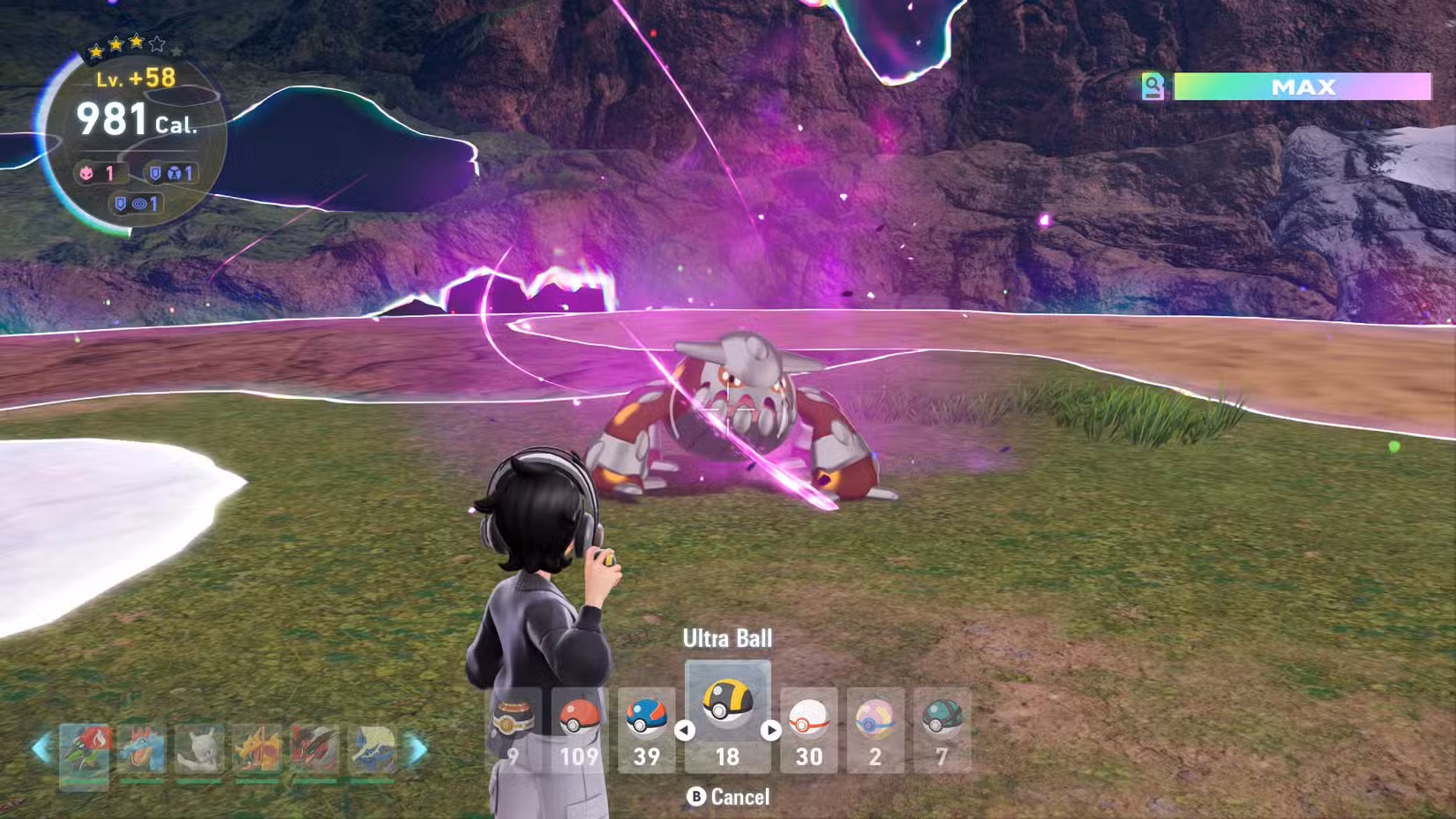Select the red and black party Pokémon
The height and width of the screenshot is (819, 1456).
[315, 750]
